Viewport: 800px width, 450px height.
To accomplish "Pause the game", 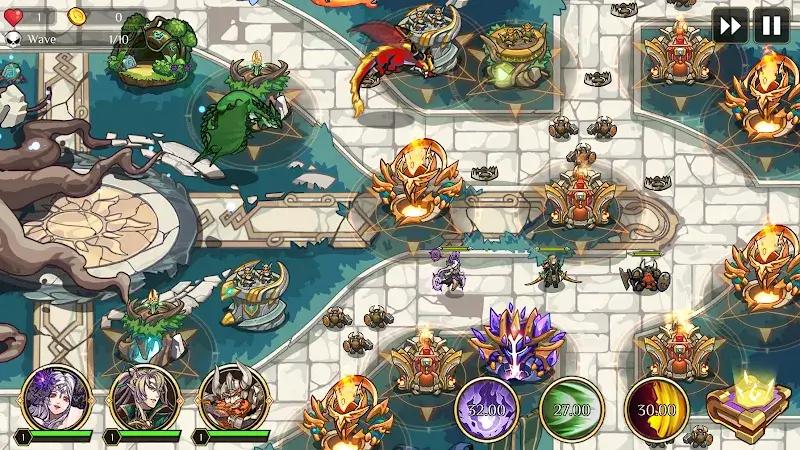I will pos(771,25).
